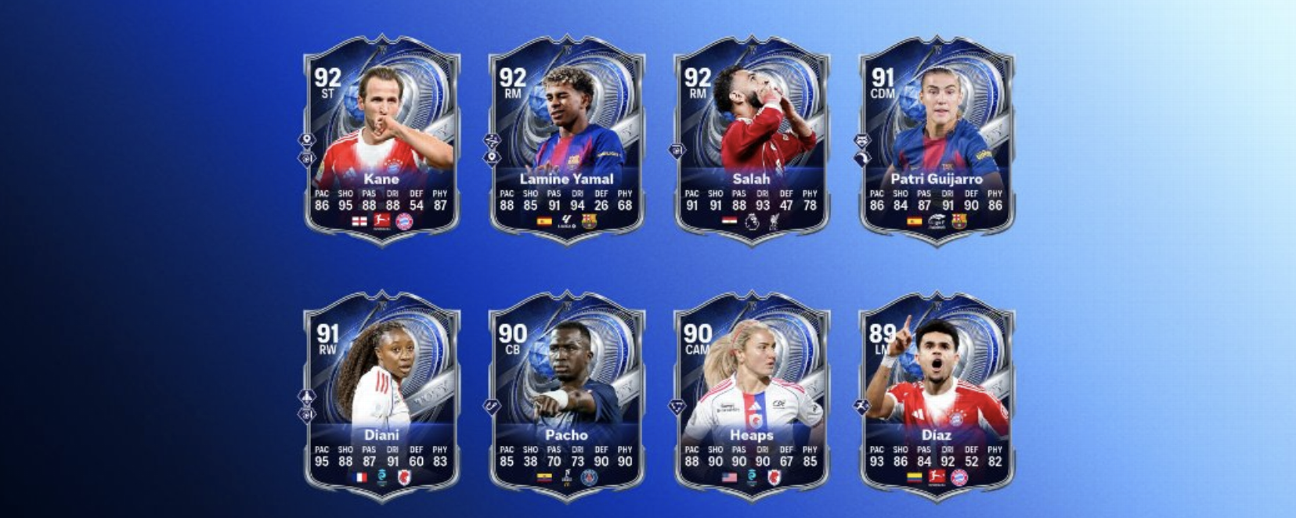Pick the Salah 92 RM card

pos(751,139)
